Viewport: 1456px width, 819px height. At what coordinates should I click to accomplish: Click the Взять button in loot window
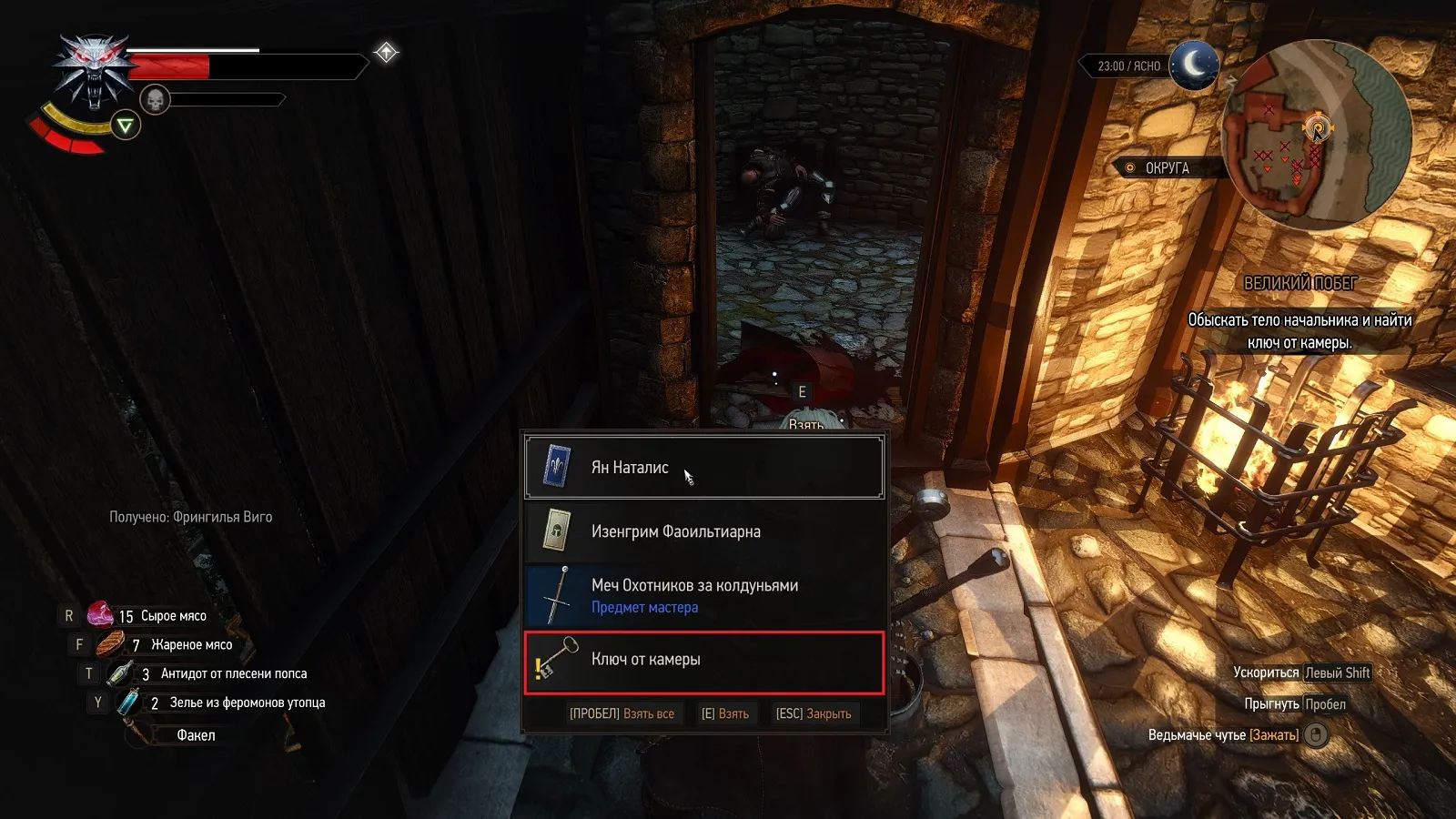(x=725, y=714)
